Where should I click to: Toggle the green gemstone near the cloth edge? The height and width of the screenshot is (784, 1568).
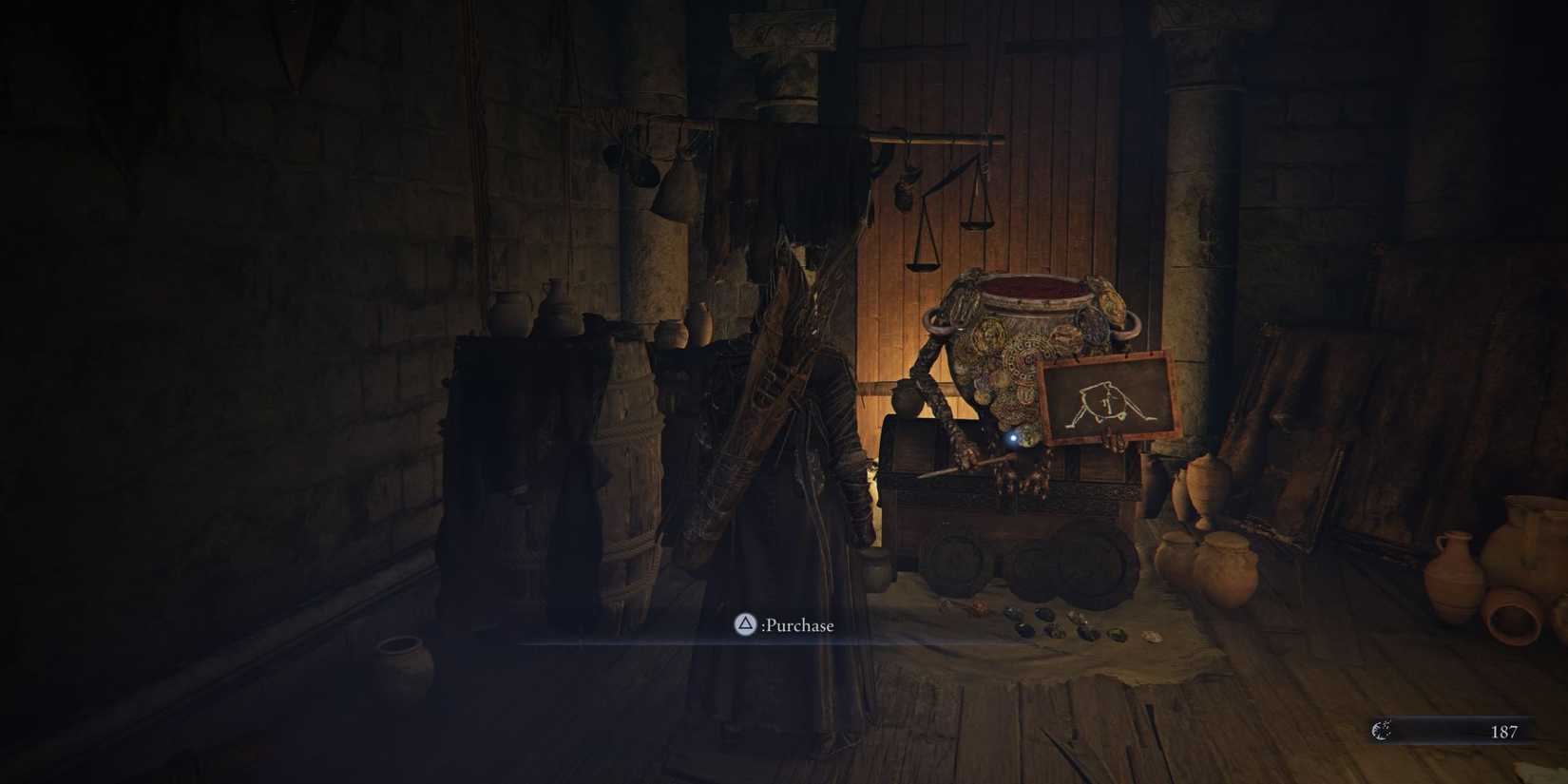tap(1119, 634)
